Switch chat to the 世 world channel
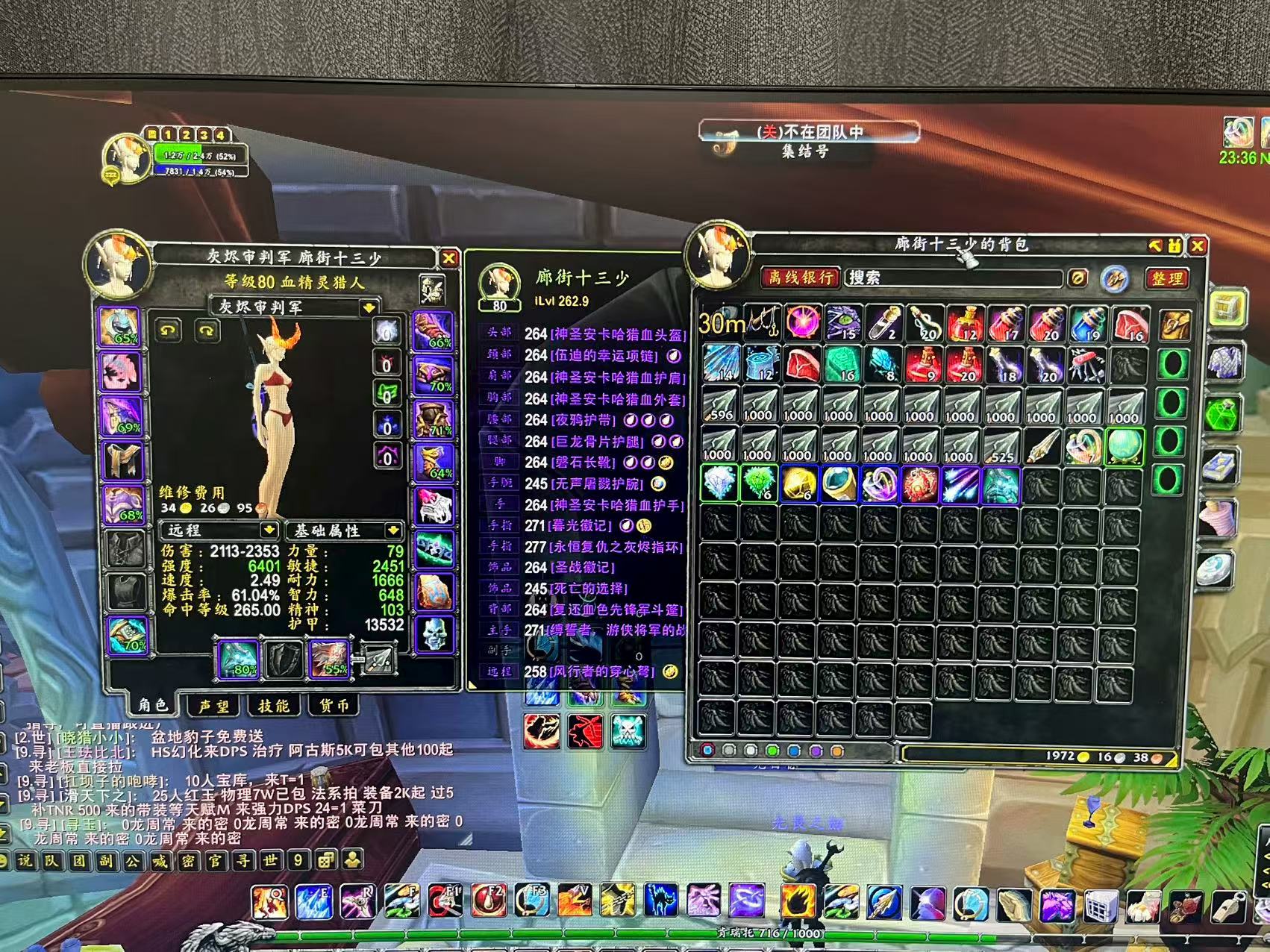This screenshot has height=952, width=1270. [x=270, y=860]
